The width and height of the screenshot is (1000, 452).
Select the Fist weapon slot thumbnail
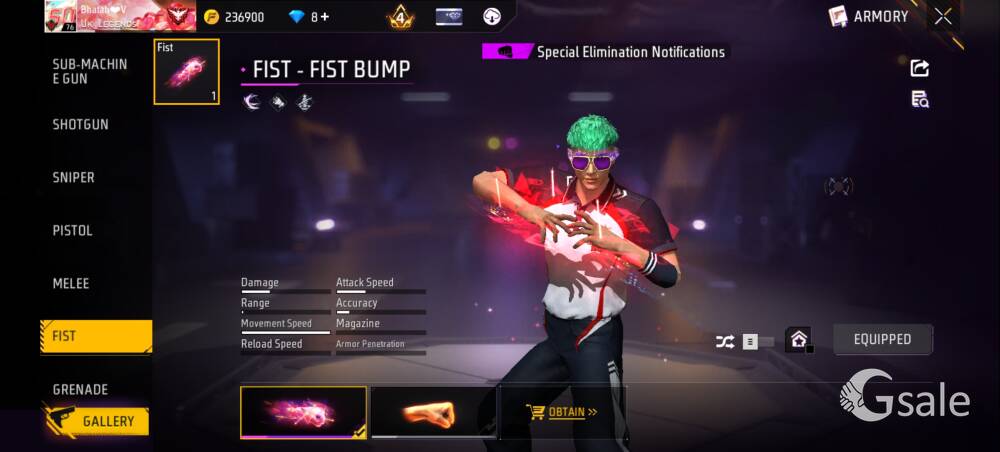[186, 72]
